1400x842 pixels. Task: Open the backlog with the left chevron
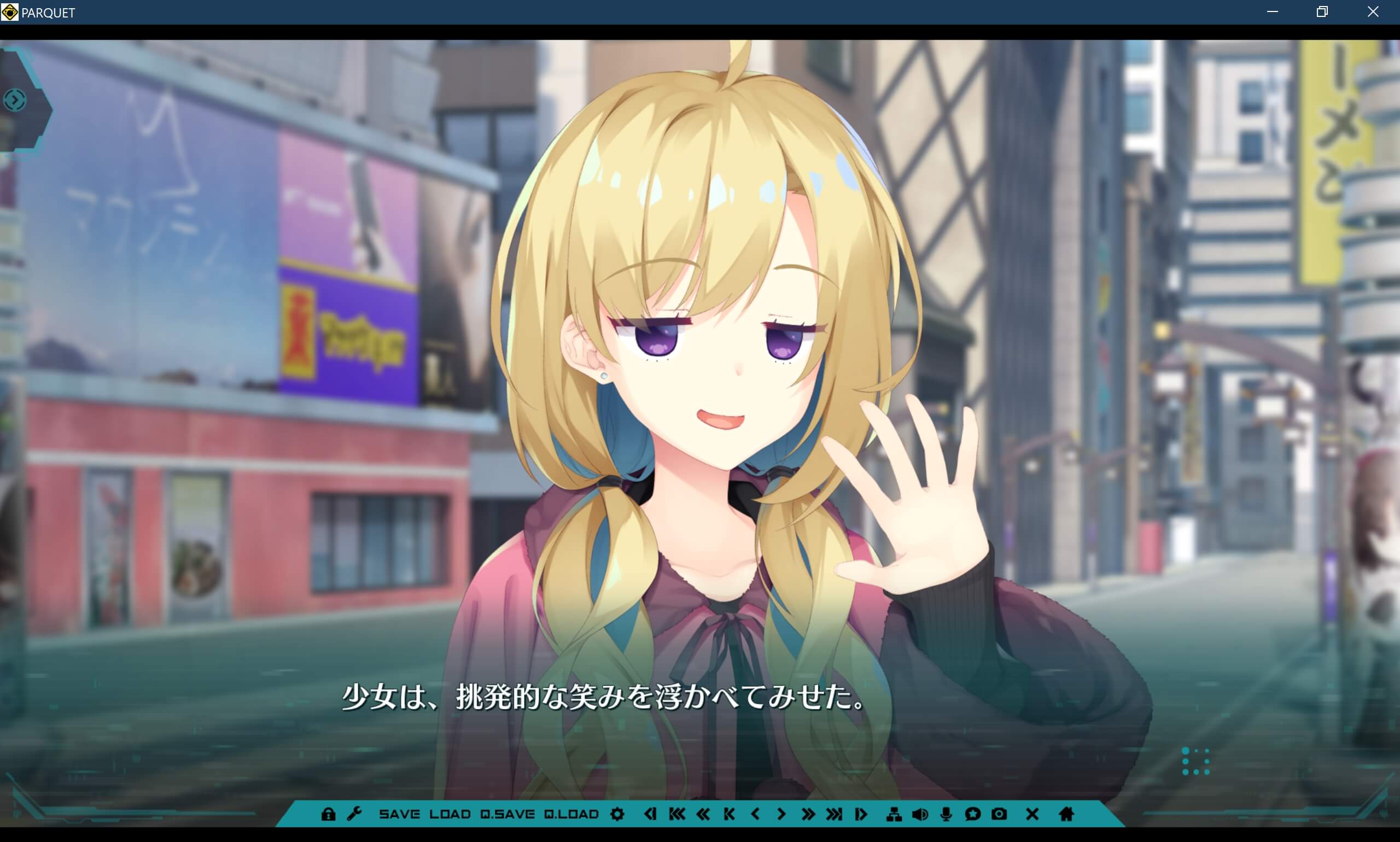[755, 814]
